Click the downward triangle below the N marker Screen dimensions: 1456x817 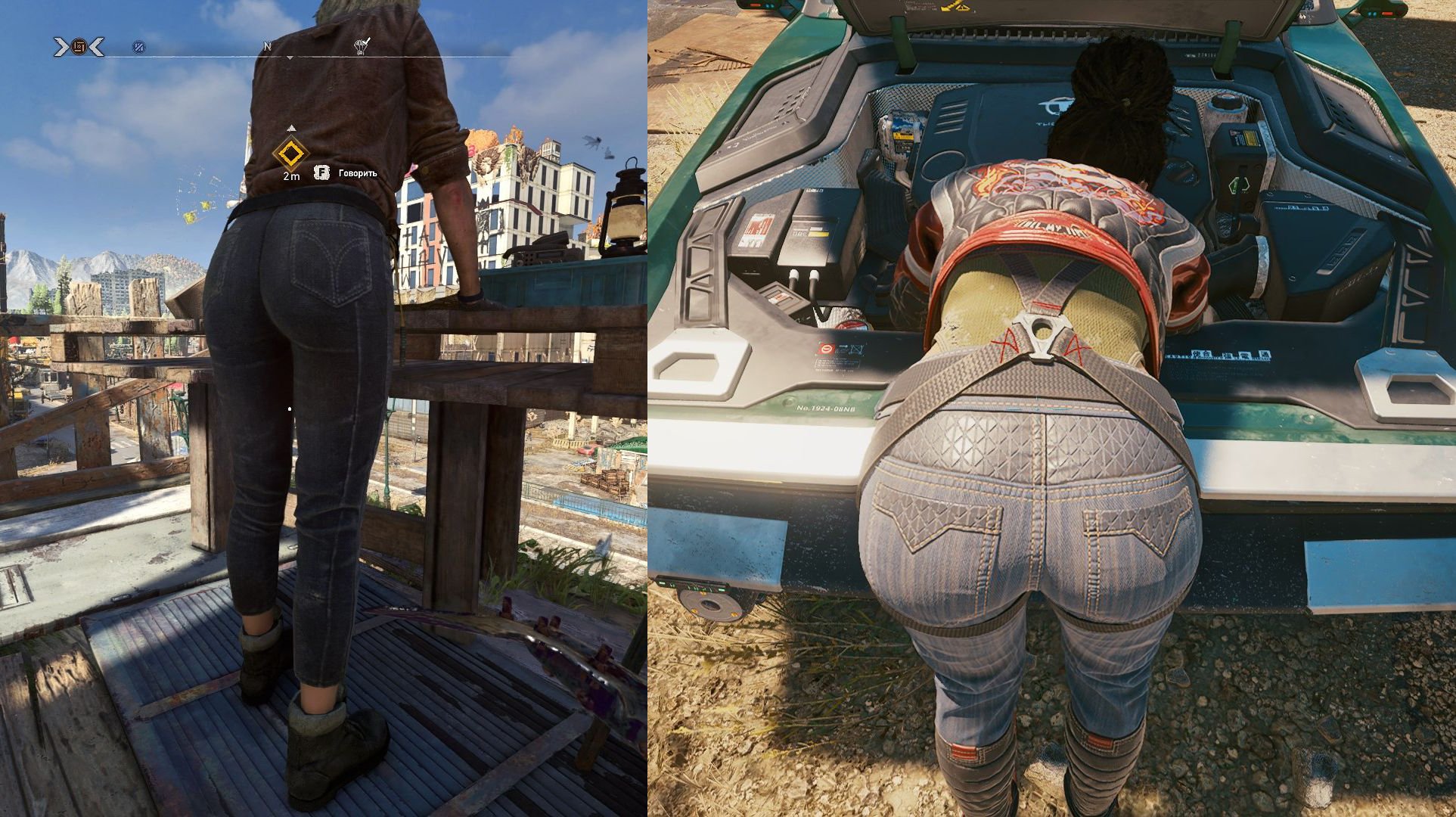pyautogui.click(x=290, y=58)
